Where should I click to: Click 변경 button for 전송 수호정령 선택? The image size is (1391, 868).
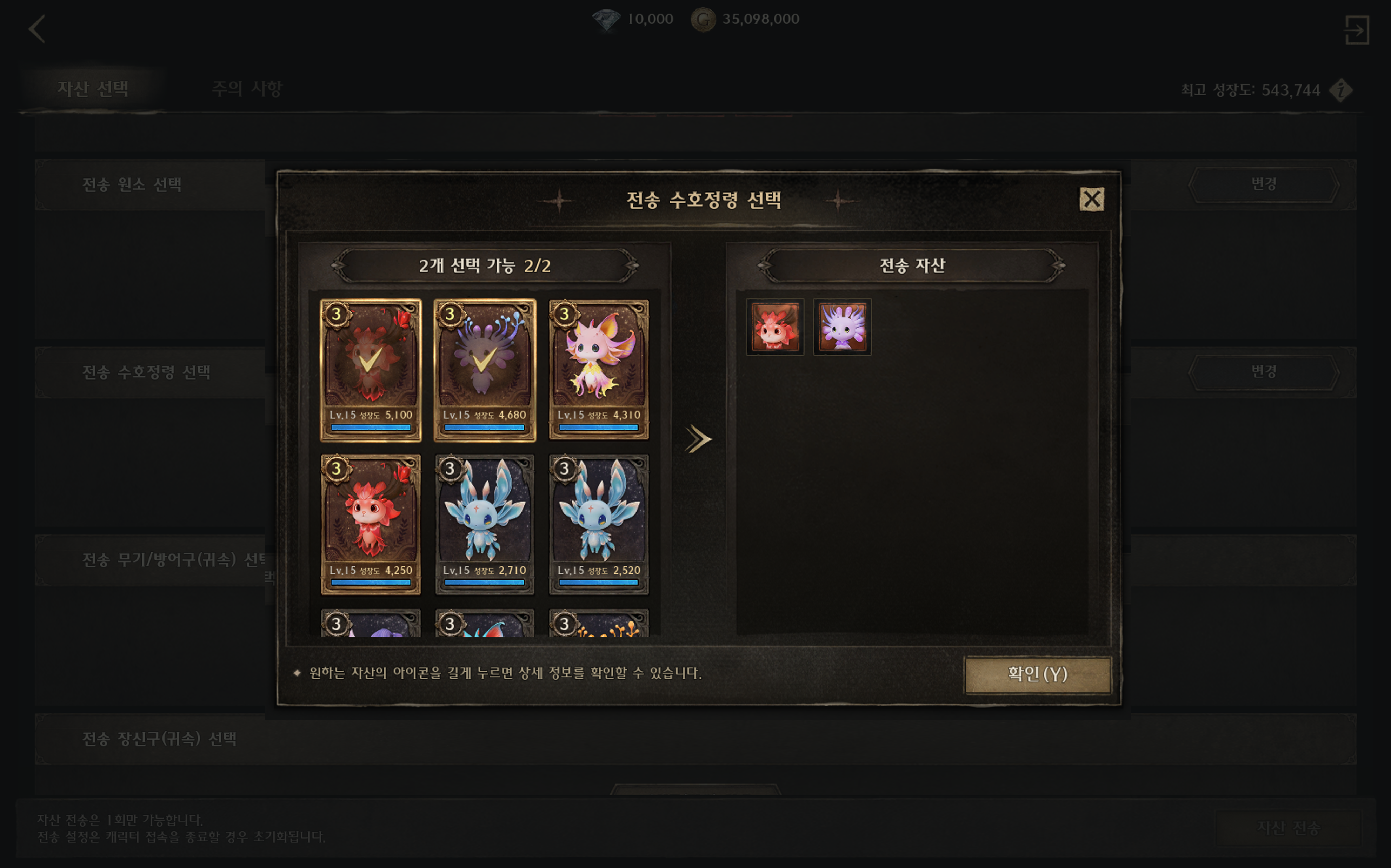[x=1264, y=372]
